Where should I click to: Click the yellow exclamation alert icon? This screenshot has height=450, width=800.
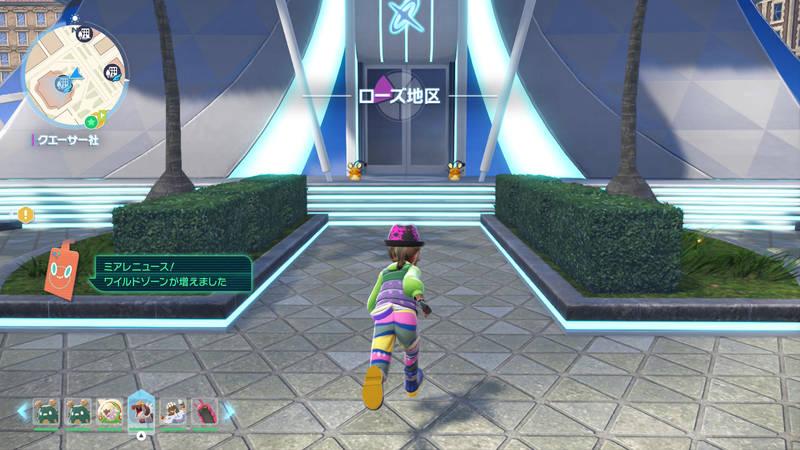point(26,214)
